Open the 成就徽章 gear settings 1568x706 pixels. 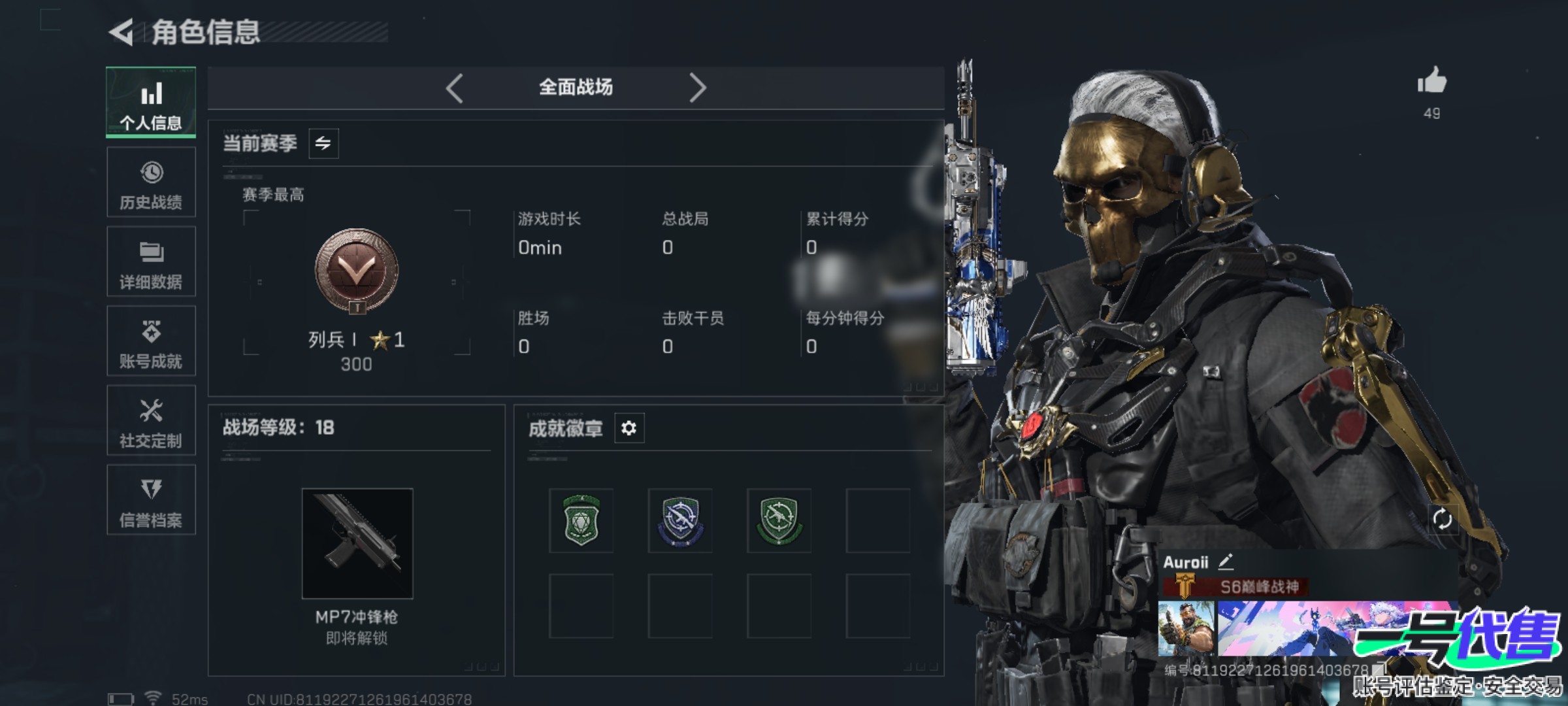(x=629, y=428)
